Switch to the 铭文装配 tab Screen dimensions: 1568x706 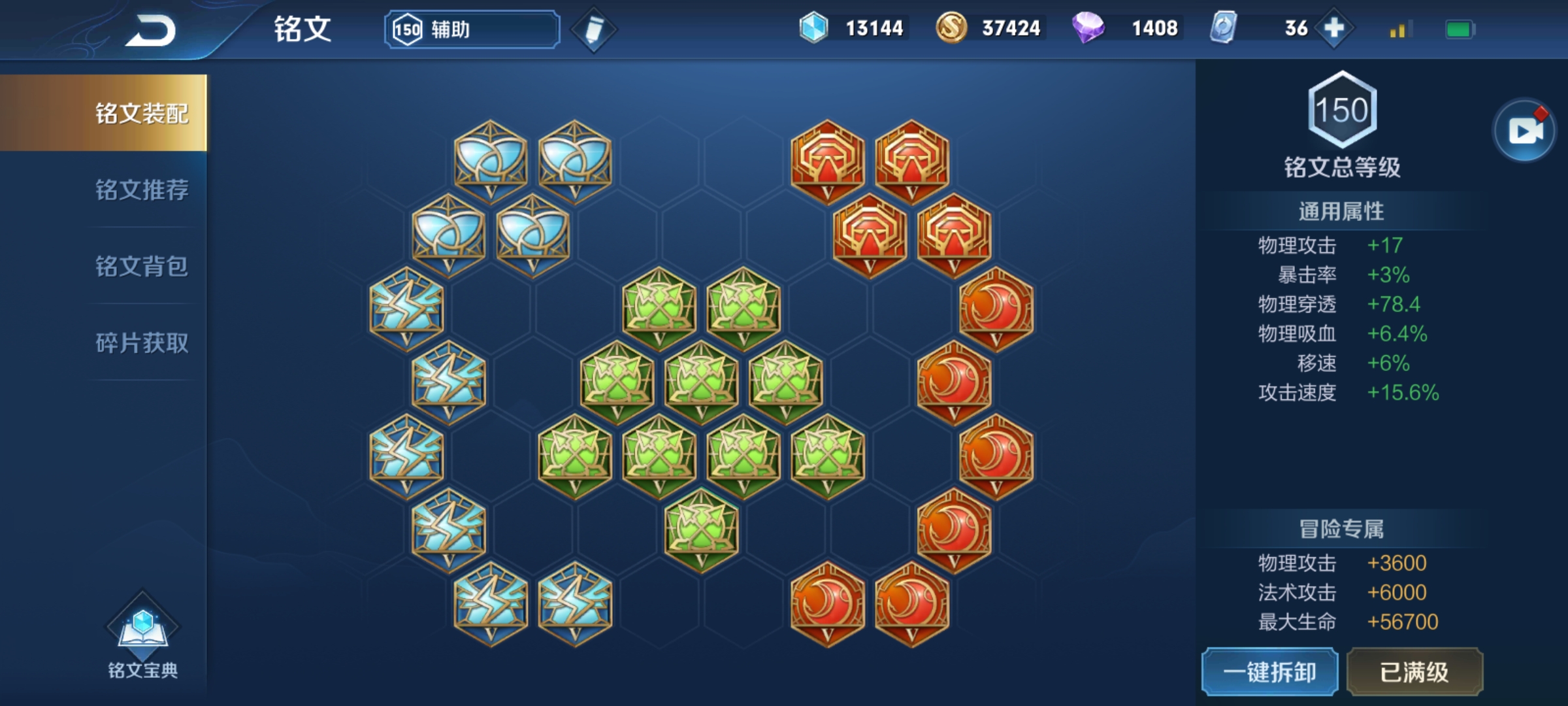click(141, 113)
